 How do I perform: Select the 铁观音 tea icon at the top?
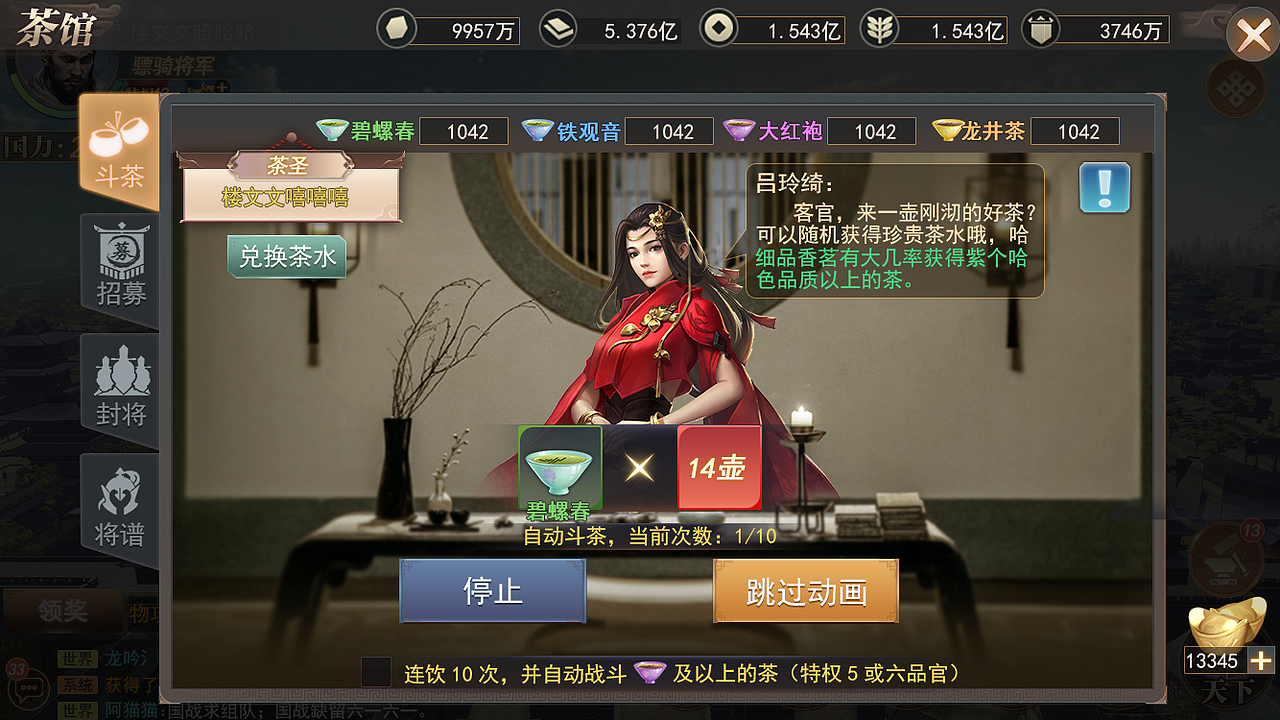pos(538,131)
